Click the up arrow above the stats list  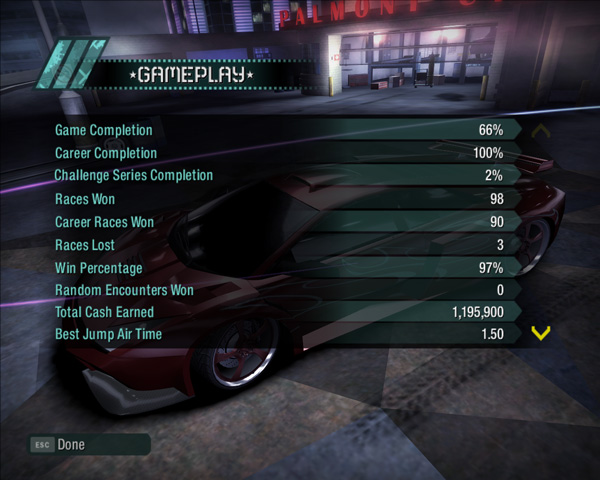click(541, 130)
